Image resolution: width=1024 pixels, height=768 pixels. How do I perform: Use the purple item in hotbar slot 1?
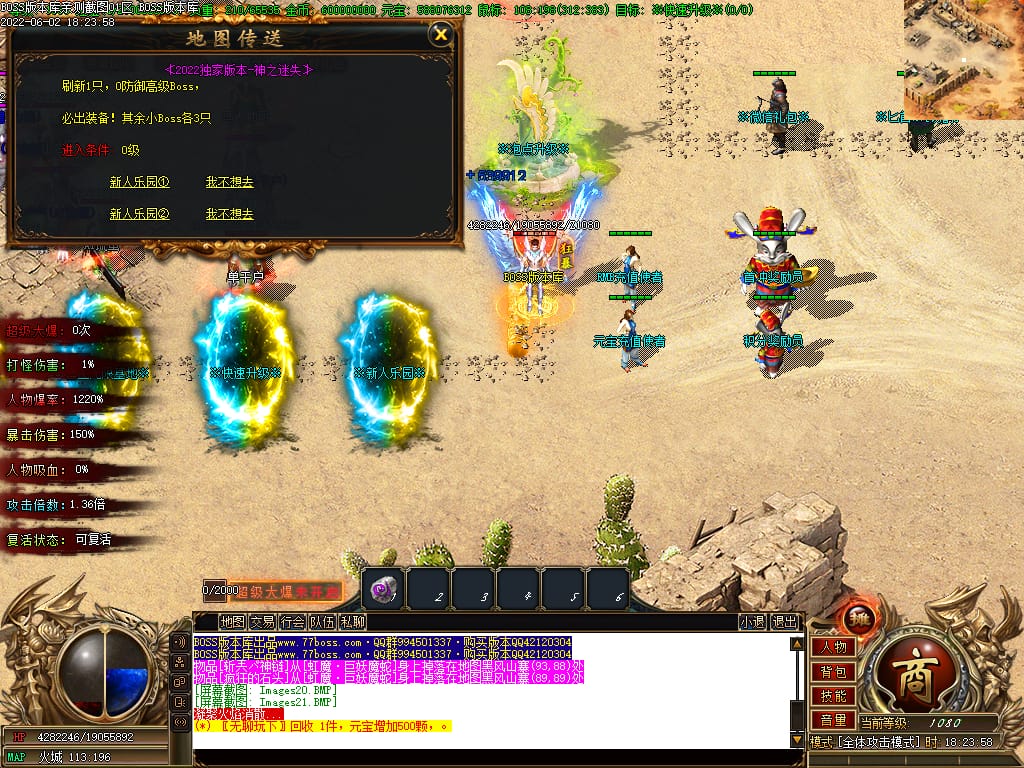(384, 590)
